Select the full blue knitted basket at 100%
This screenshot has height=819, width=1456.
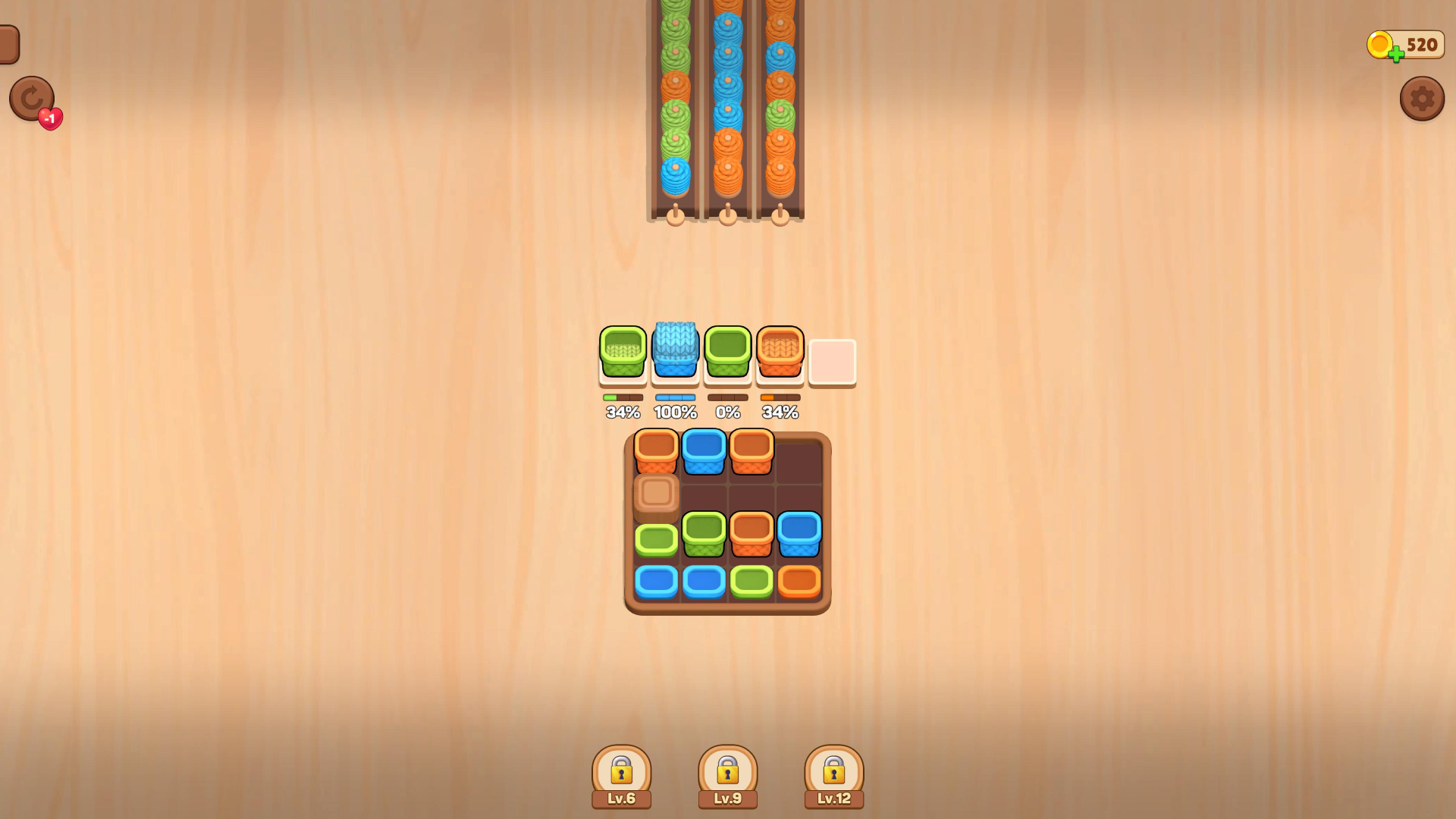pyautogui.click(x=674, y=353)
